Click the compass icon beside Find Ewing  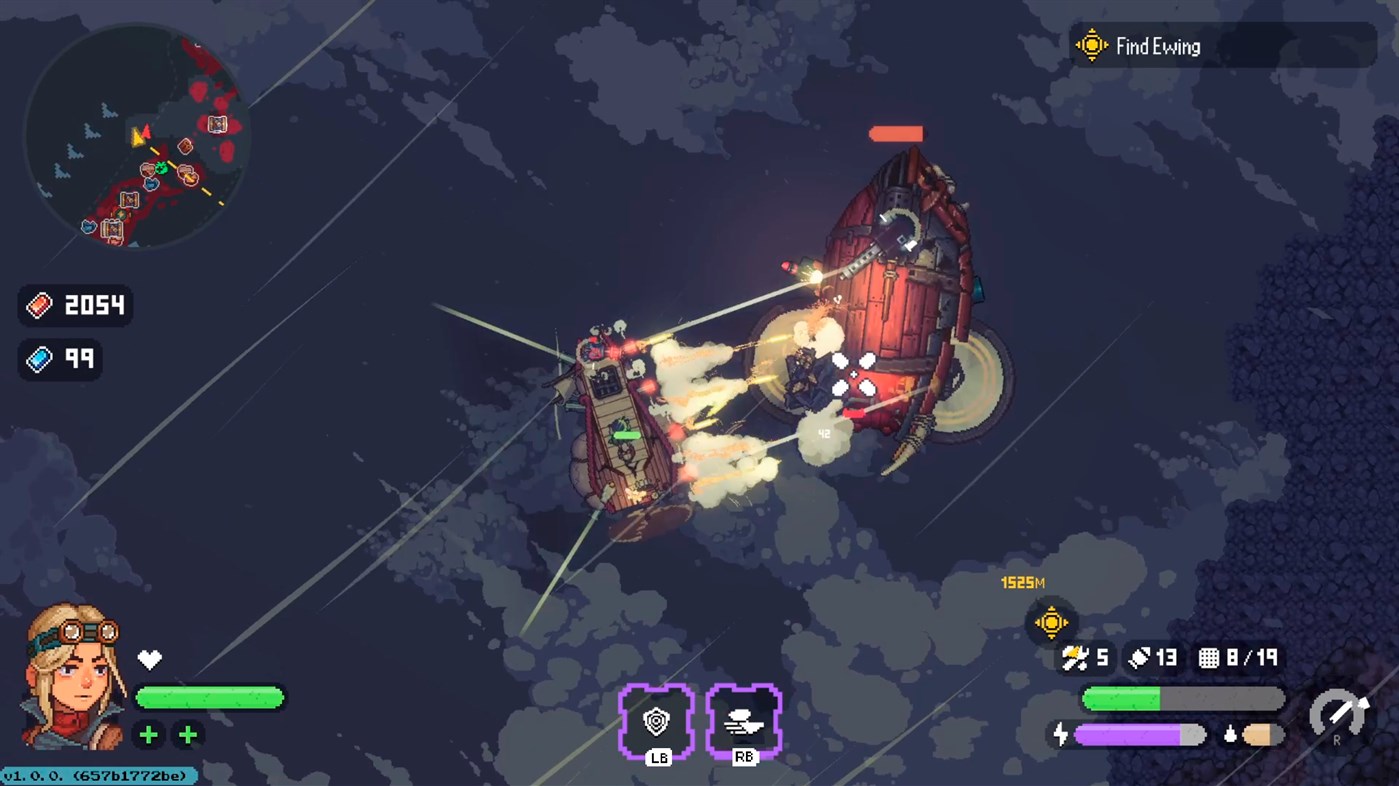point(1090,45)
